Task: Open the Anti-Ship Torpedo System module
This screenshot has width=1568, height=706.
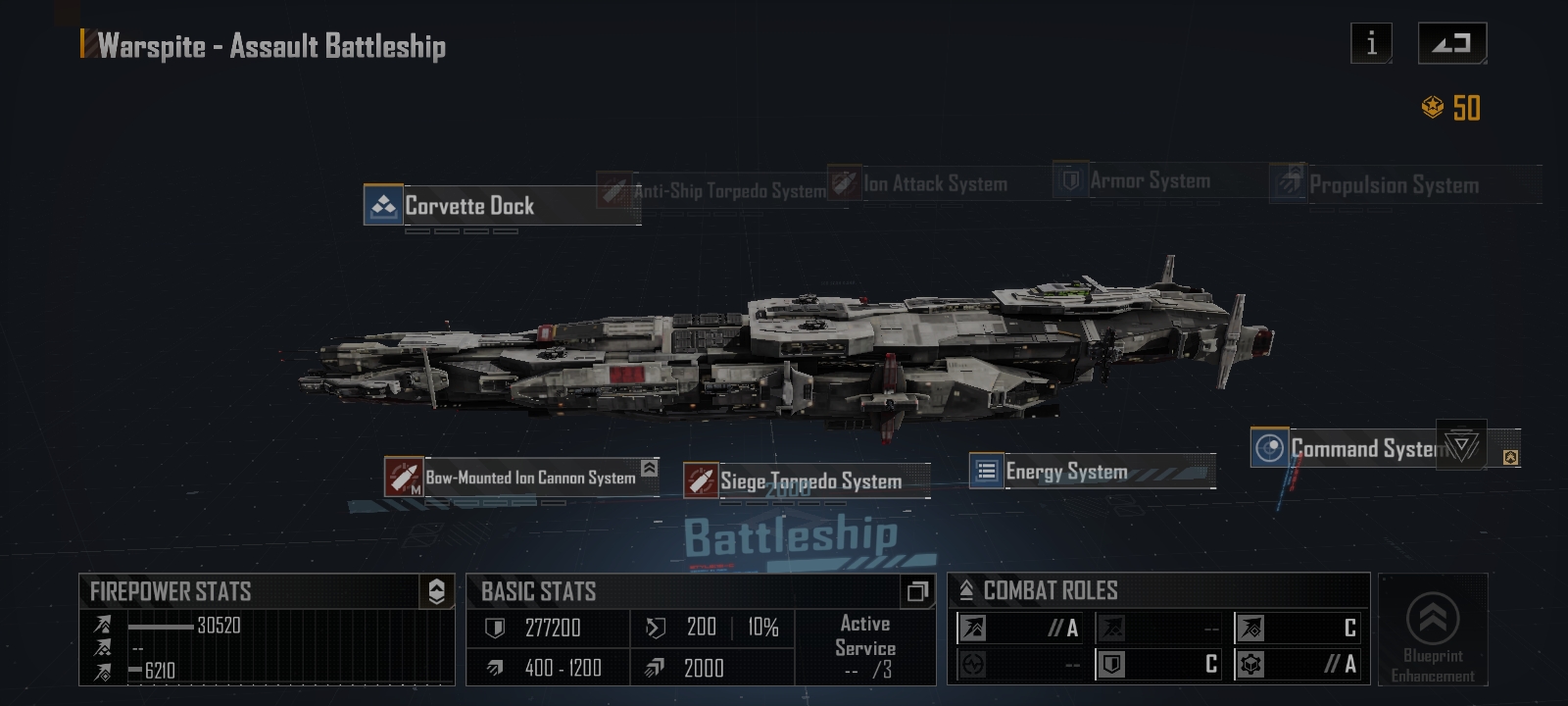Action: [x=728, y=190]
